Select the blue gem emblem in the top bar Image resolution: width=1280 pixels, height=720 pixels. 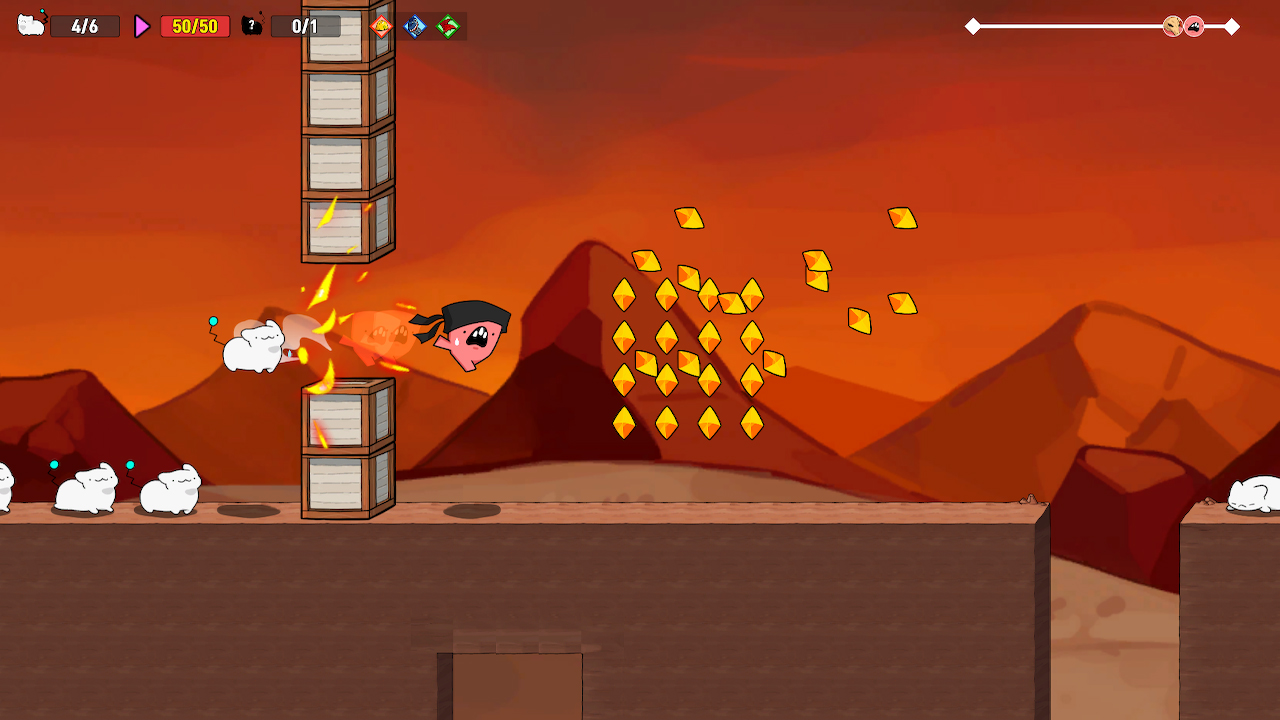click(x=415, y=26)
